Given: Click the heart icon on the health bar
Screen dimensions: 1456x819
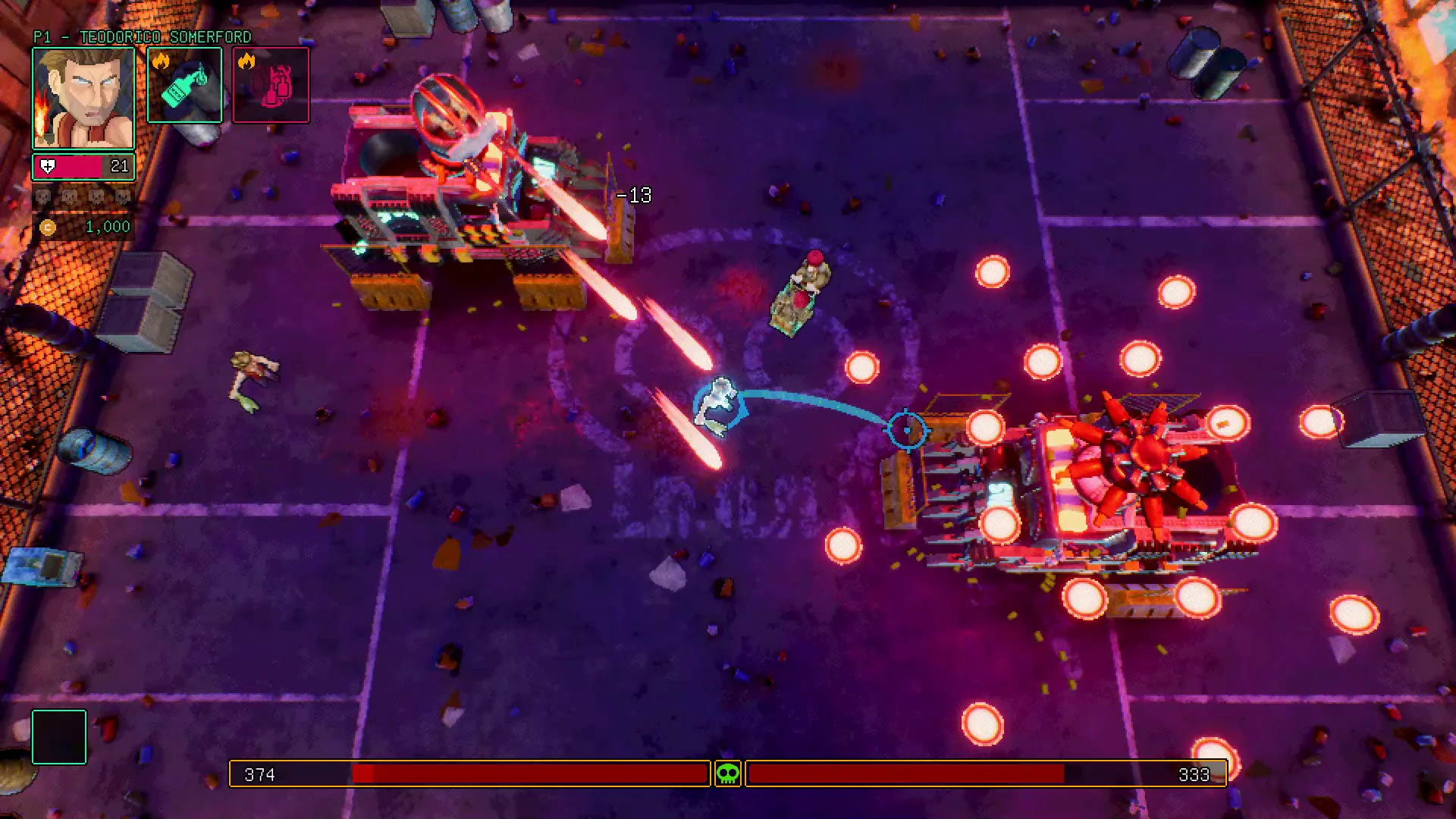Looking at the screenshot, I should tap(48, 165).
